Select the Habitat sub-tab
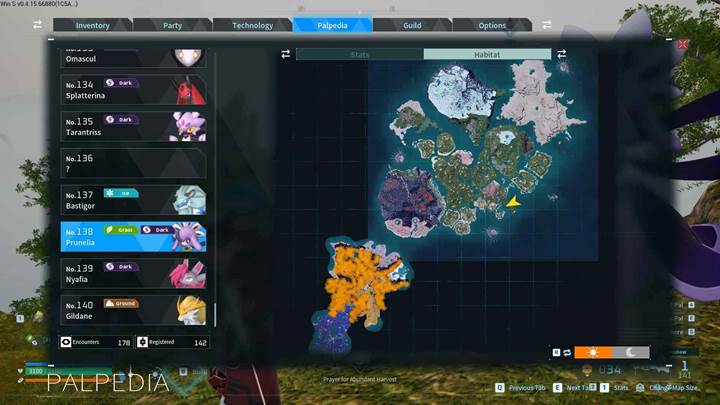Image resolution: width=720 pixels, height=405 pixels. [x=487, y=54]
